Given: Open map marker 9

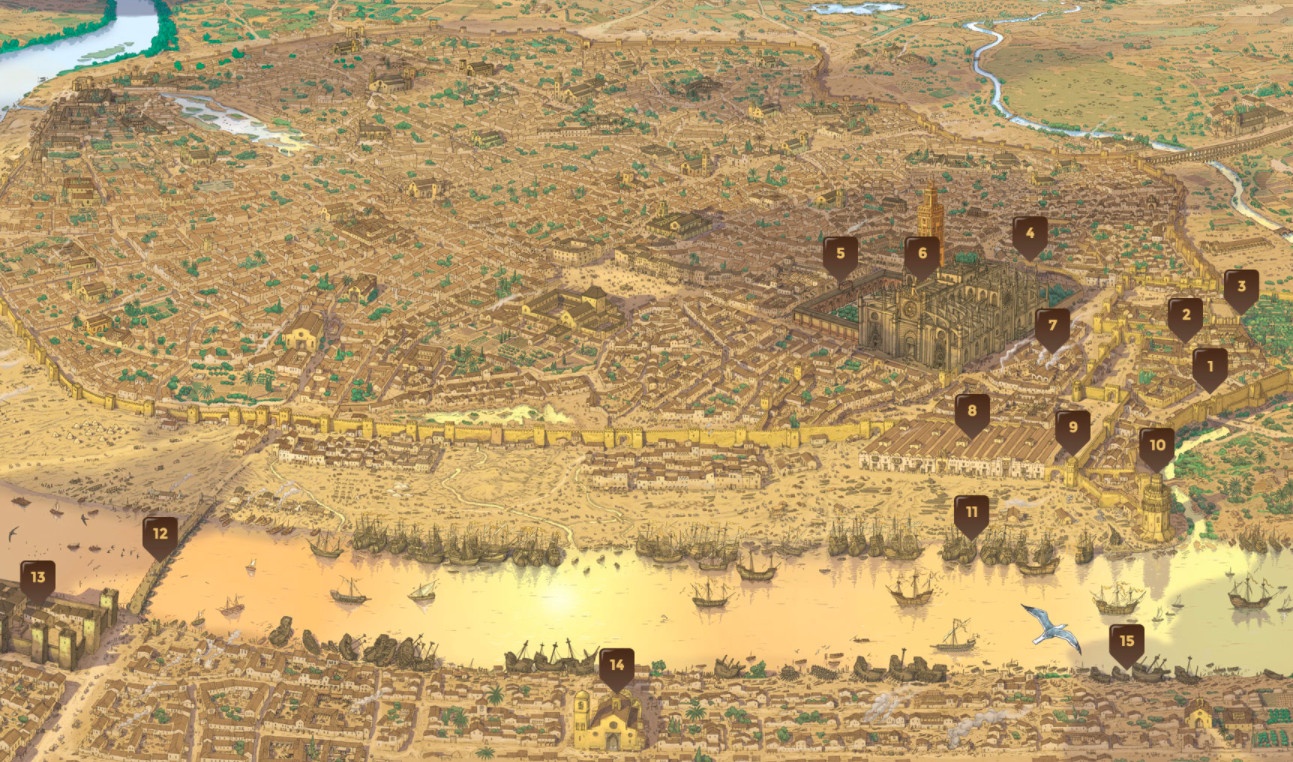Looking at the screenshot, I should [x=1072, y=429].
